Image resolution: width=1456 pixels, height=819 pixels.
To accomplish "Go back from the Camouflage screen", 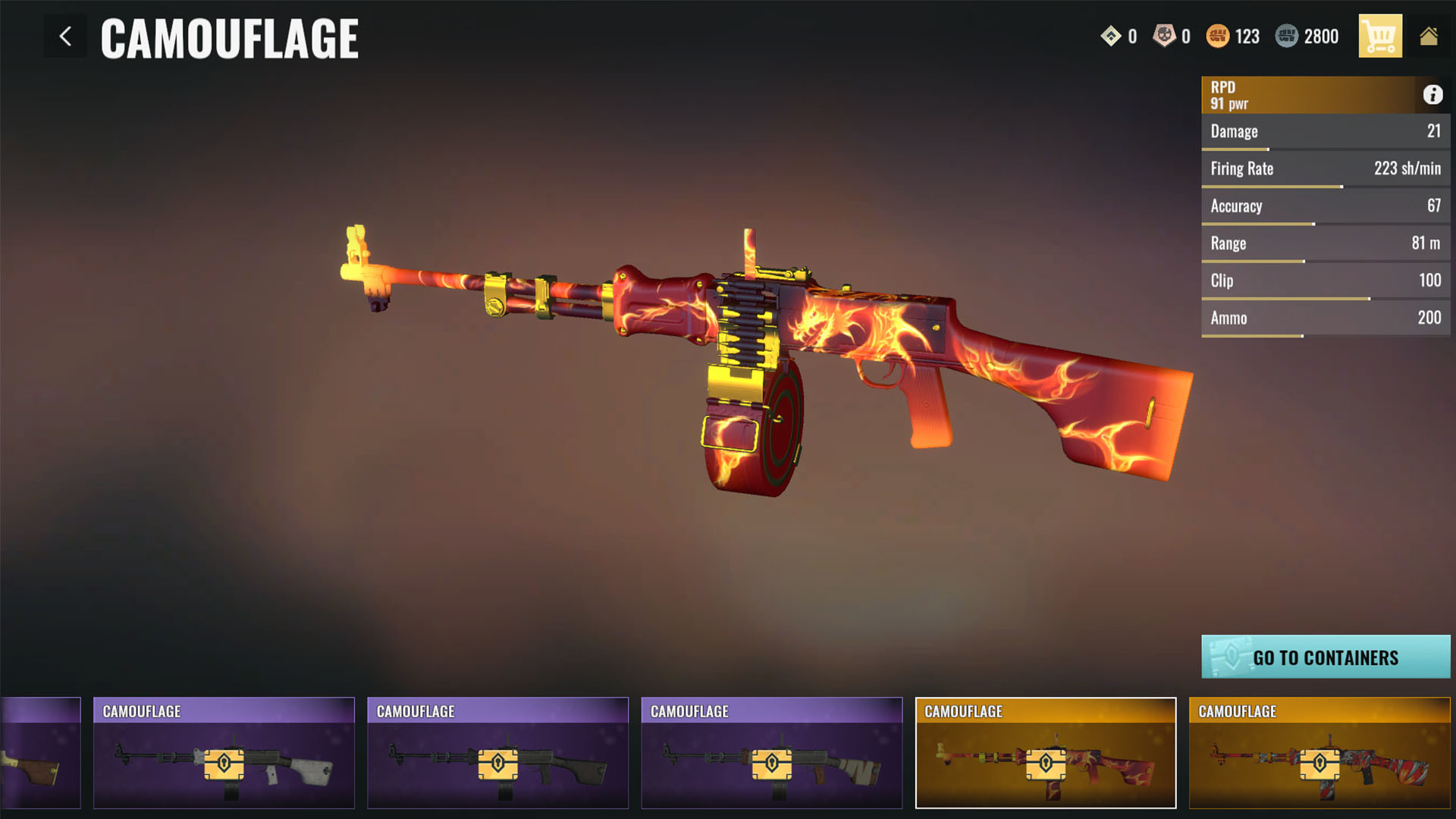I will click(x=65, y=36).
